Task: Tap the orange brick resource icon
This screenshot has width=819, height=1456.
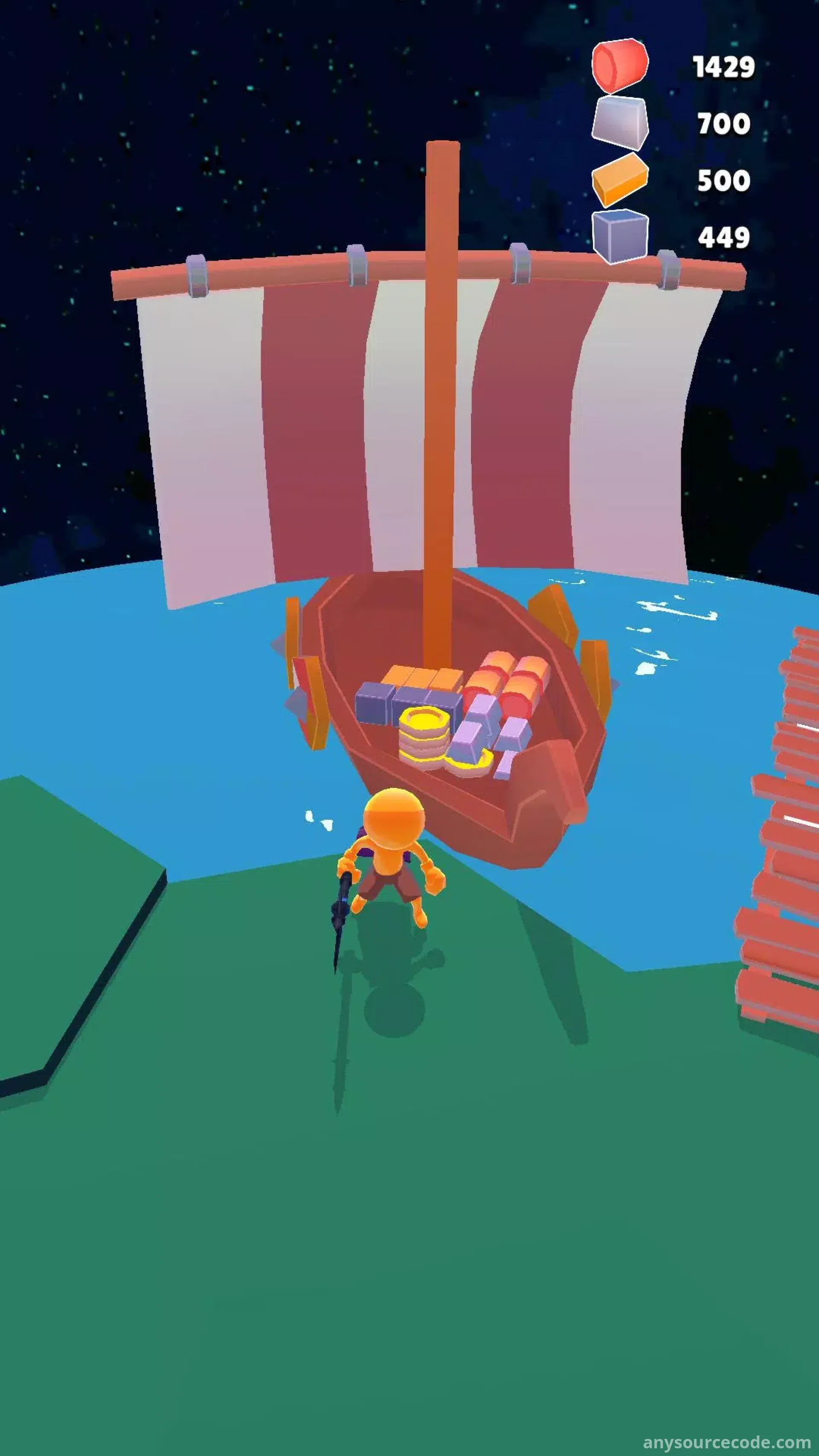Action: [x=619, y=179]
